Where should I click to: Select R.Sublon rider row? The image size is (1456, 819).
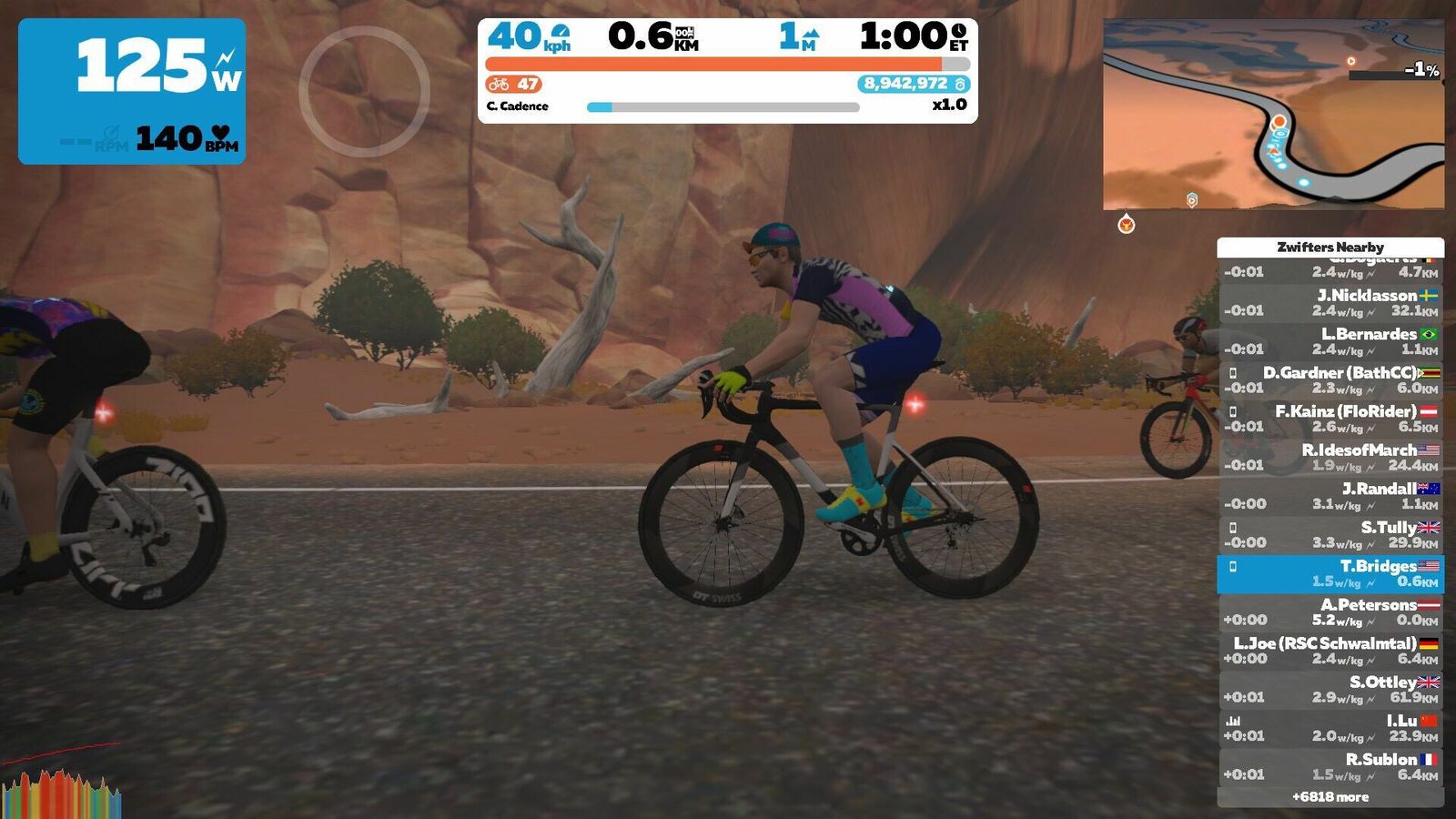coord(1330,767)
